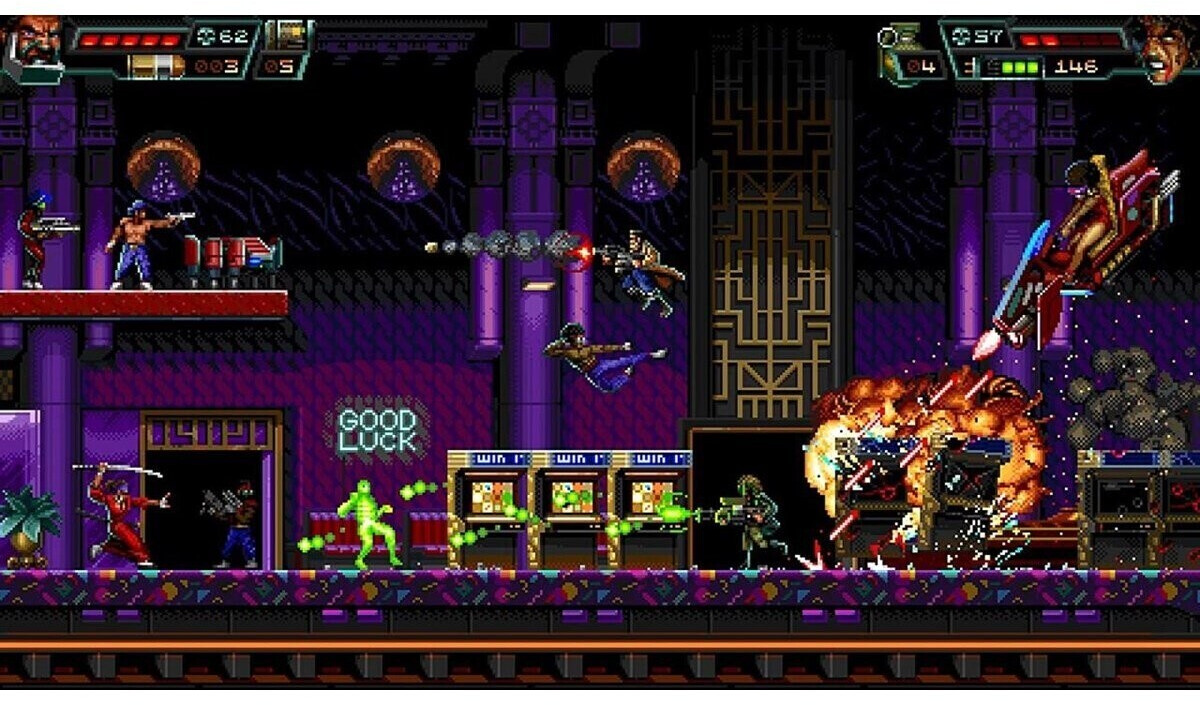The width and height of the screenshot is (1200, 705).
Task: Click player two's character portrait
Action: click(x=1165, y=47)
